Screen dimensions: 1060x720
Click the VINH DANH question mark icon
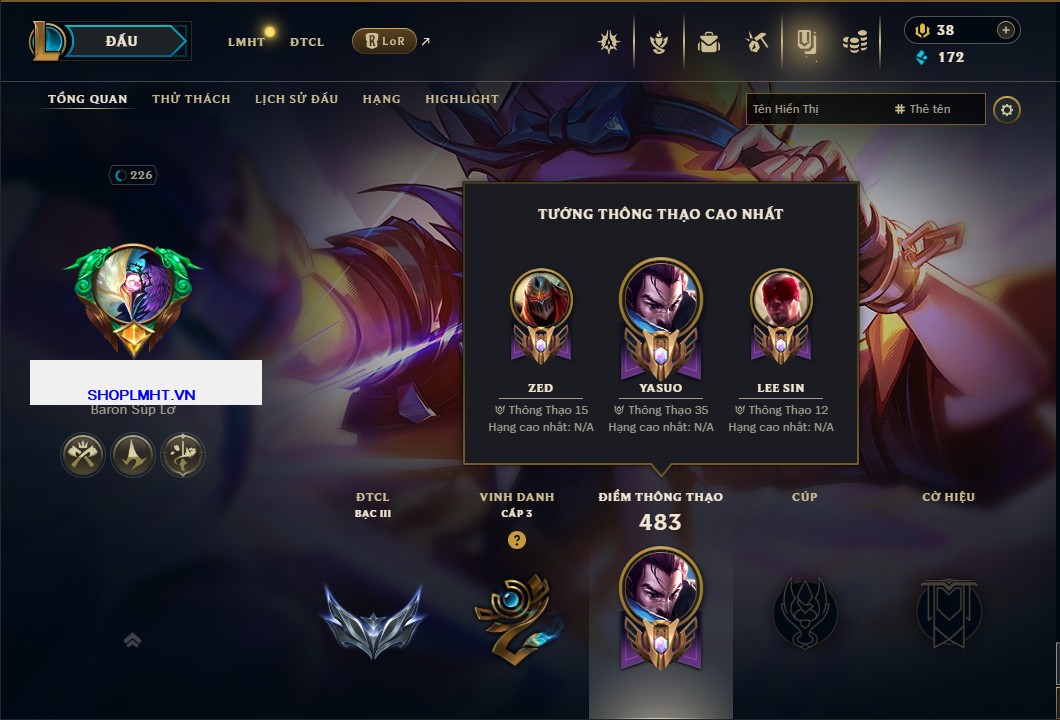click(x=517, y=540)
